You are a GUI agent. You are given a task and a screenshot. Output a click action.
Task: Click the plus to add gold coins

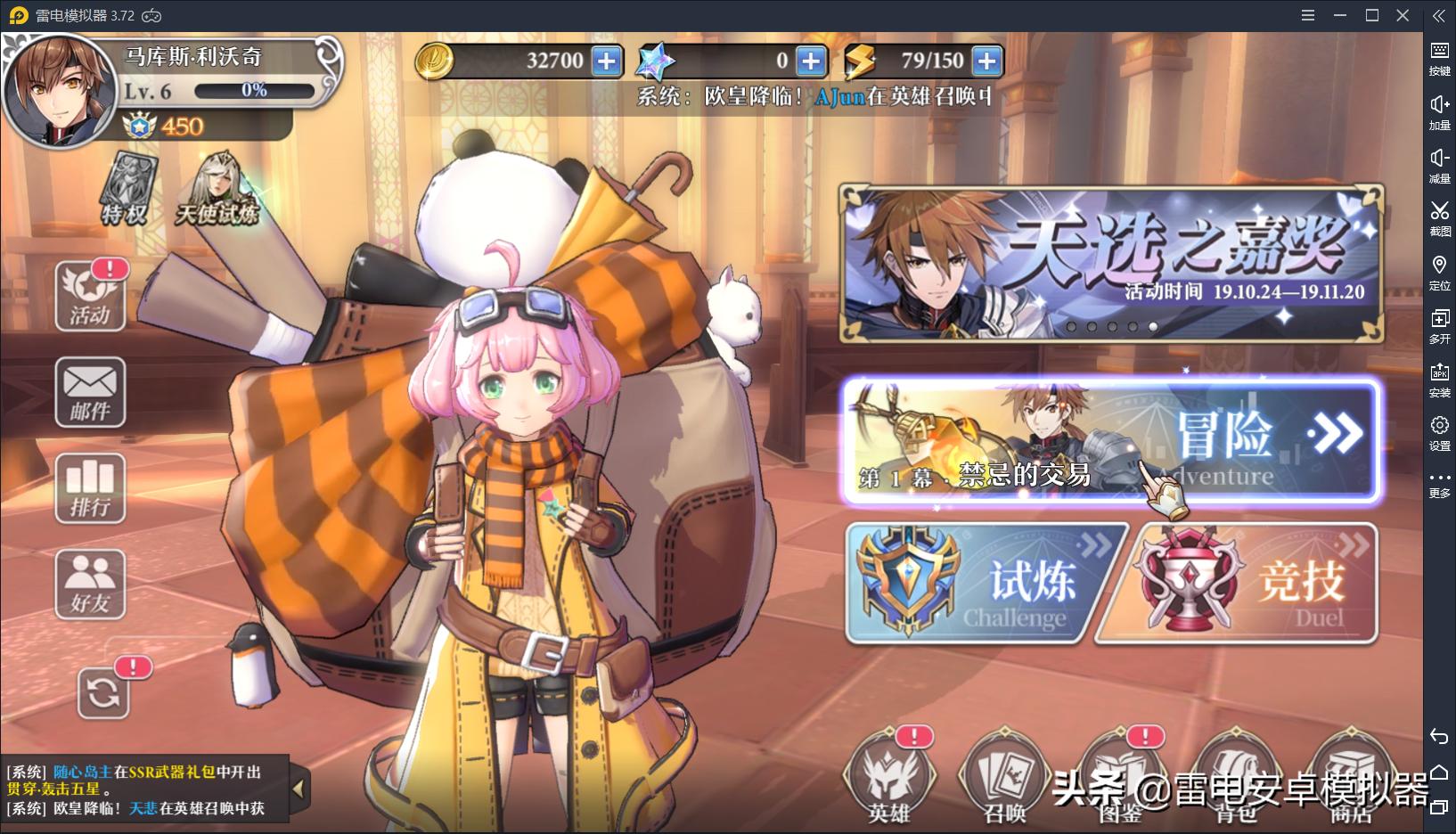[x=607, y=61]
